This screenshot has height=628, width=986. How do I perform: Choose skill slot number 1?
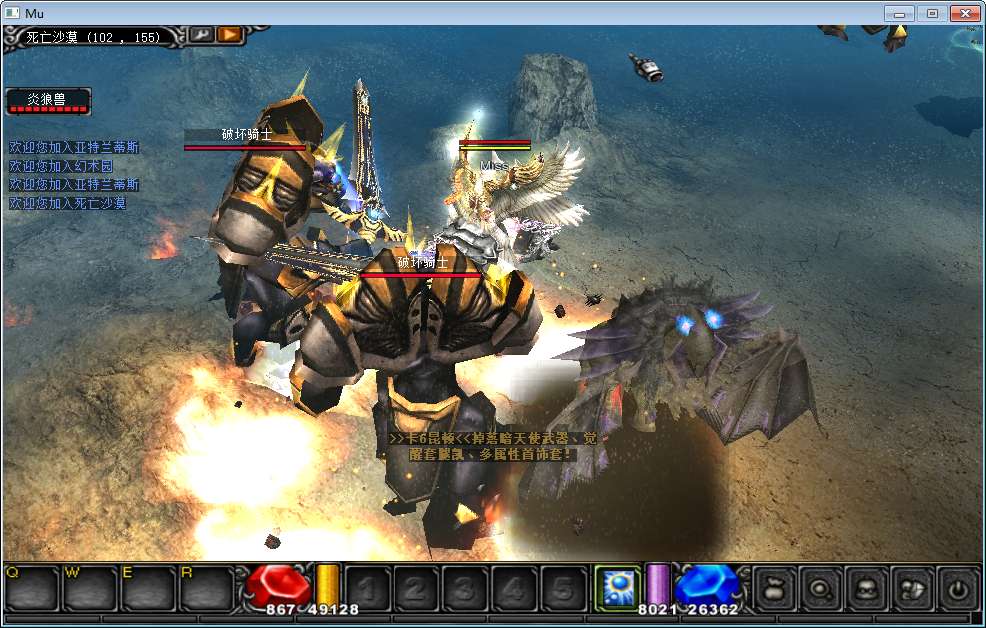point(367,589)
